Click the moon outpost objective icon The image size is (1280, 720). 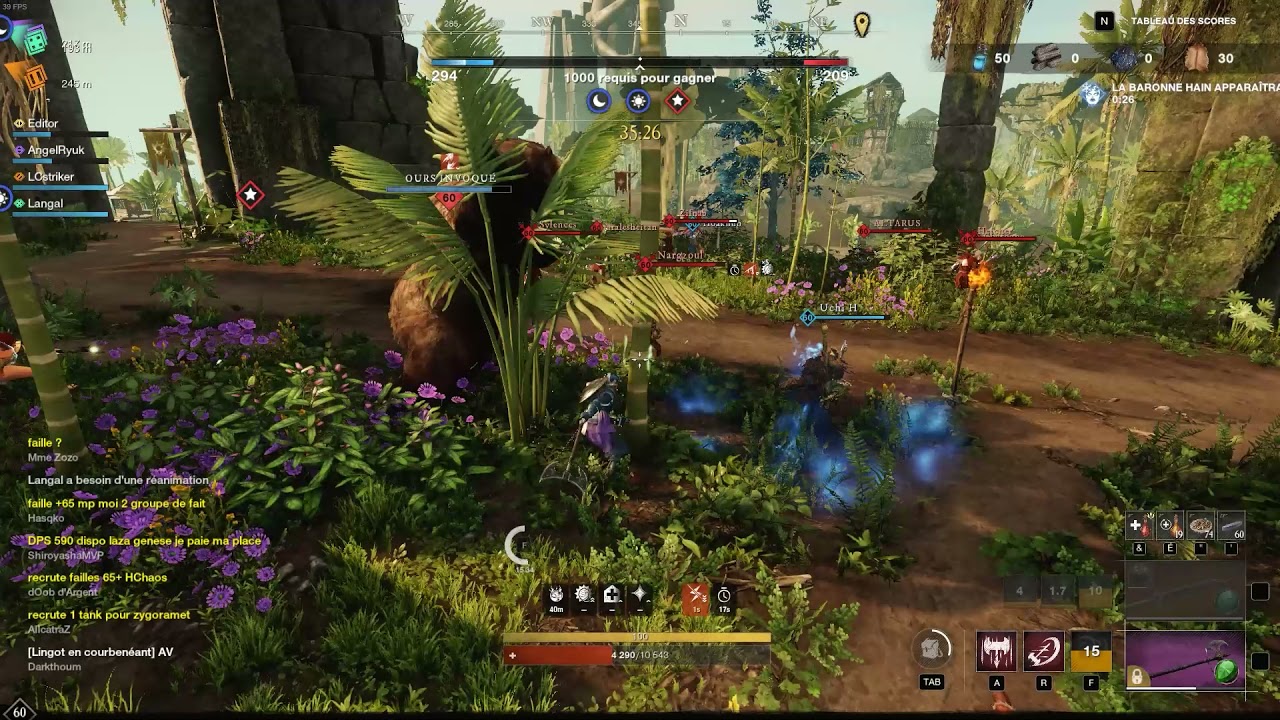(x=598, y=100)
